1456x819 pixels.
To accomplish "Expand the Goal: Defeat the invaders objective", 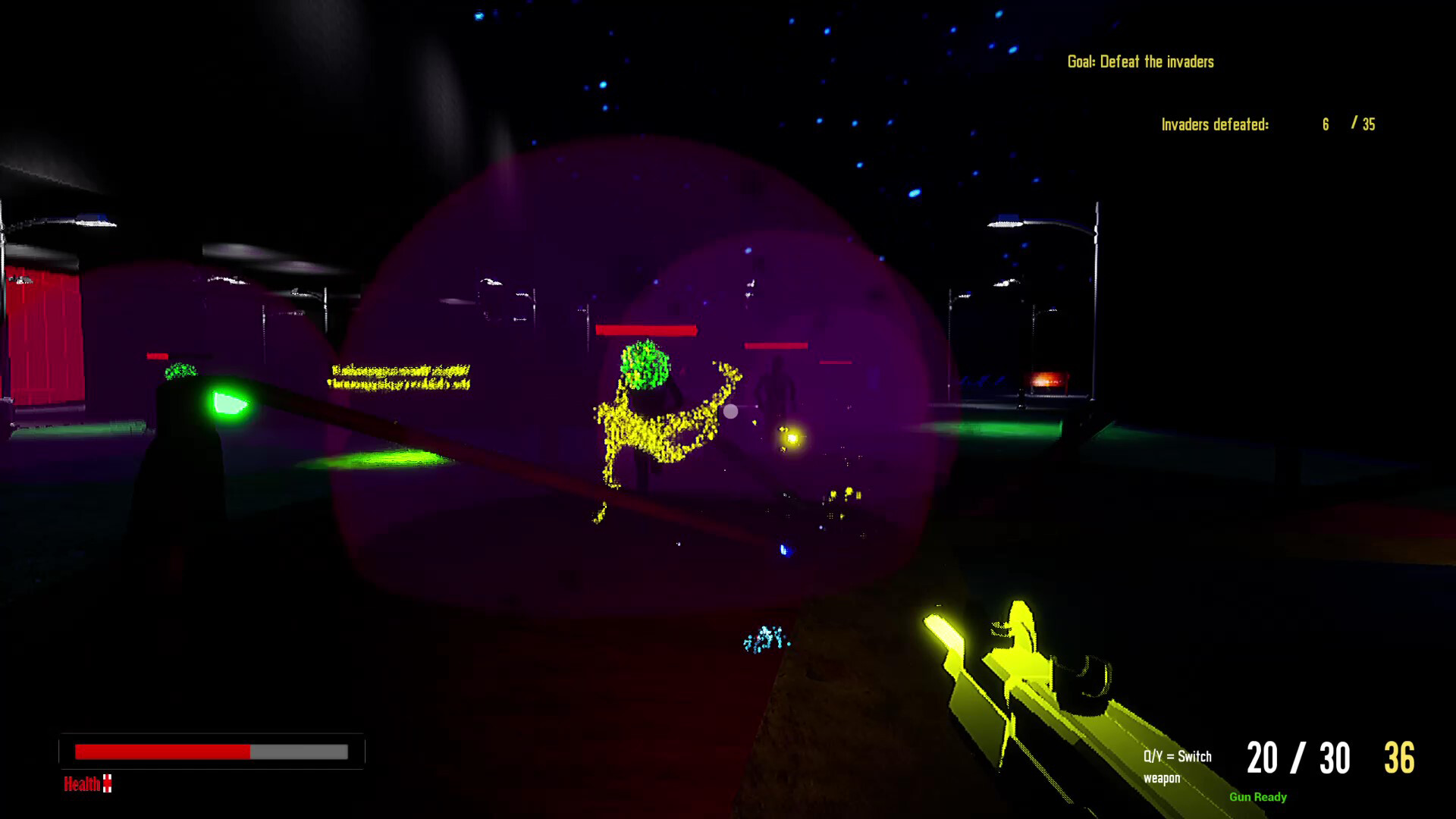I will pos(1140,62).
